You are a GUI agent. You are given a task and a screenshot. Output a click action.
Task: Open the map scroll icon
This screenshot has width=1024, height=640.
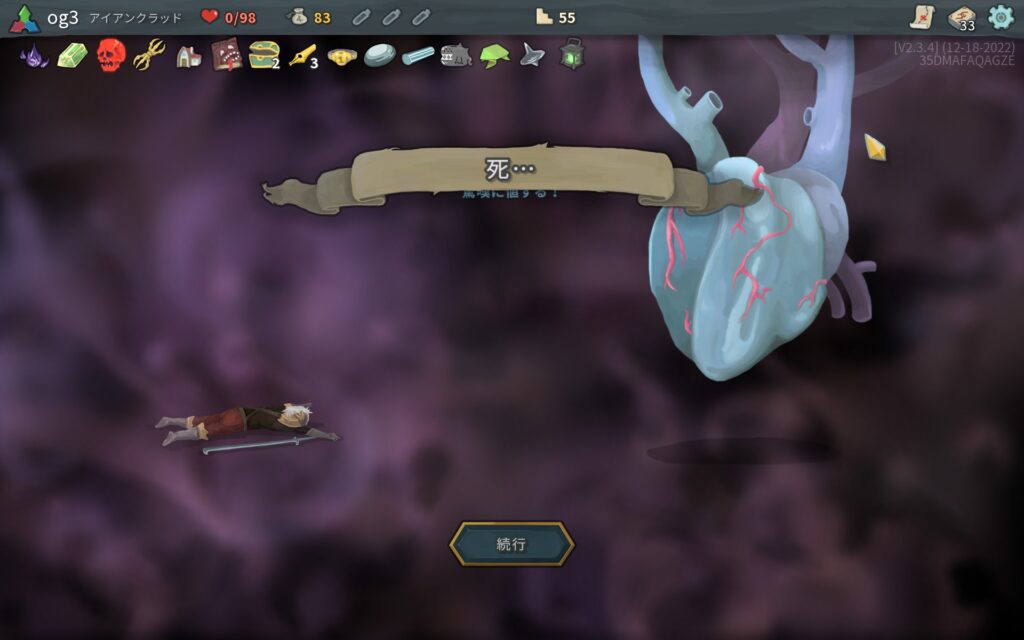pyautogui.click(x=922, y=17)
